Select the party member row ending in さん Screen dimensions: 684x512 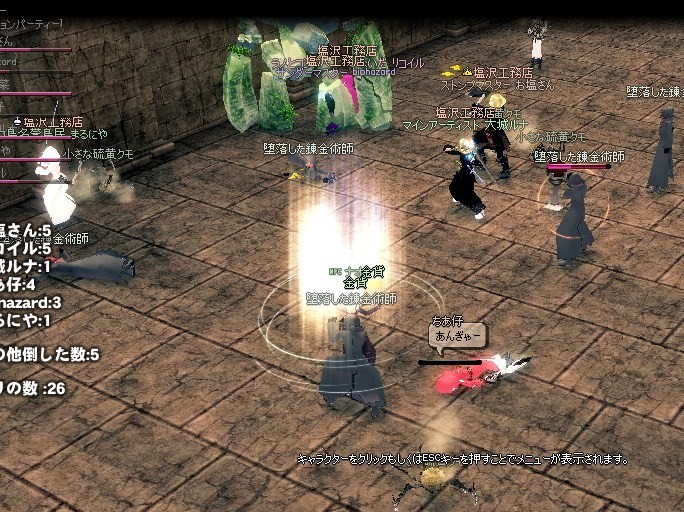[20, 42]
